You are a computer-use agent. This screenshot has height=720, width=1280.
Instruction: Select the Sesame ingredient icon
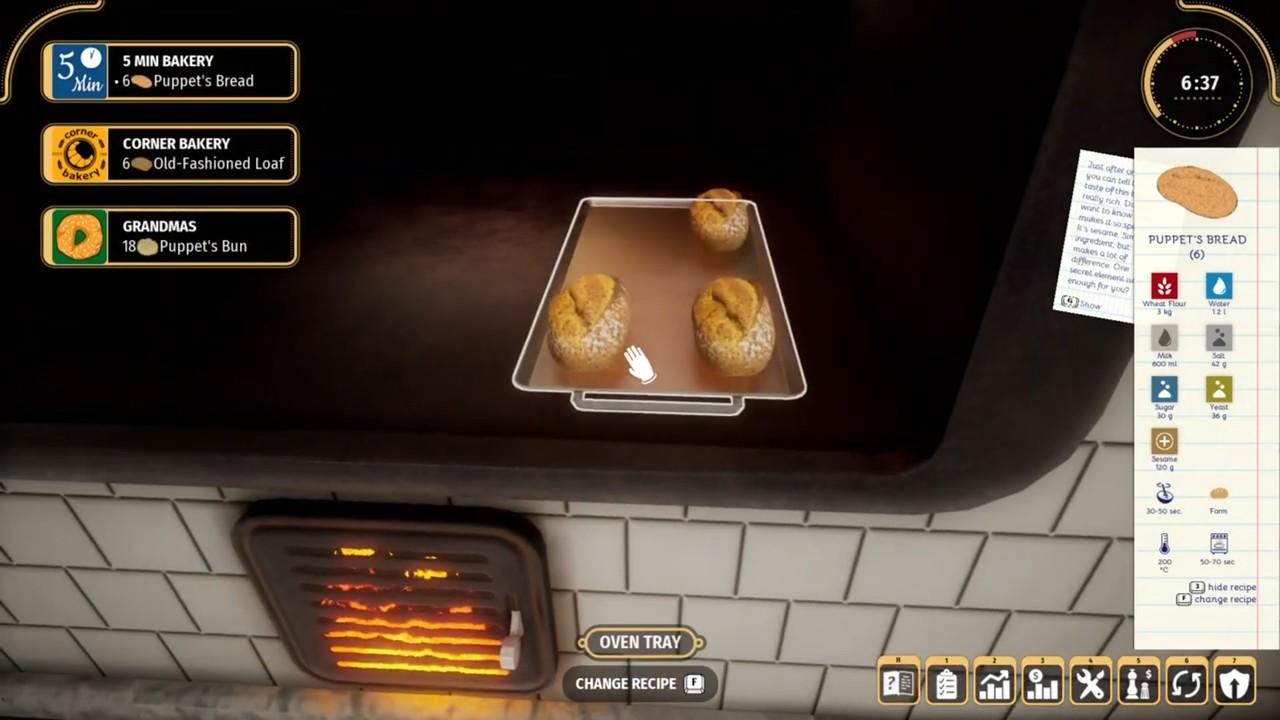[x=1164, y=441]
